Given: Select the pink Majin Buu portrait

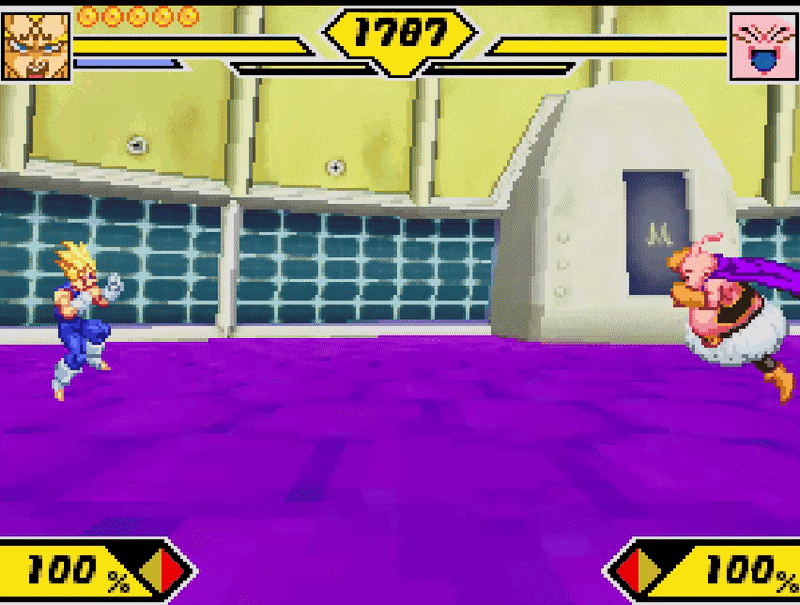Looking at the screenshot, I should click(x=763, y=47).
